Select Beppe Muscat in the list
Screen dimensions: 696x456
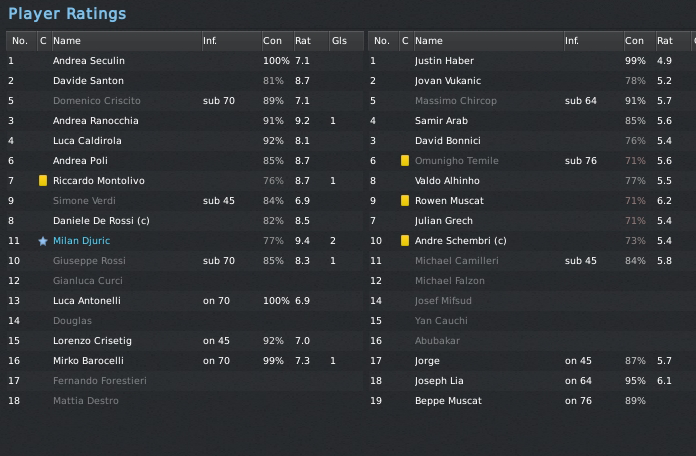click(448, 401)
